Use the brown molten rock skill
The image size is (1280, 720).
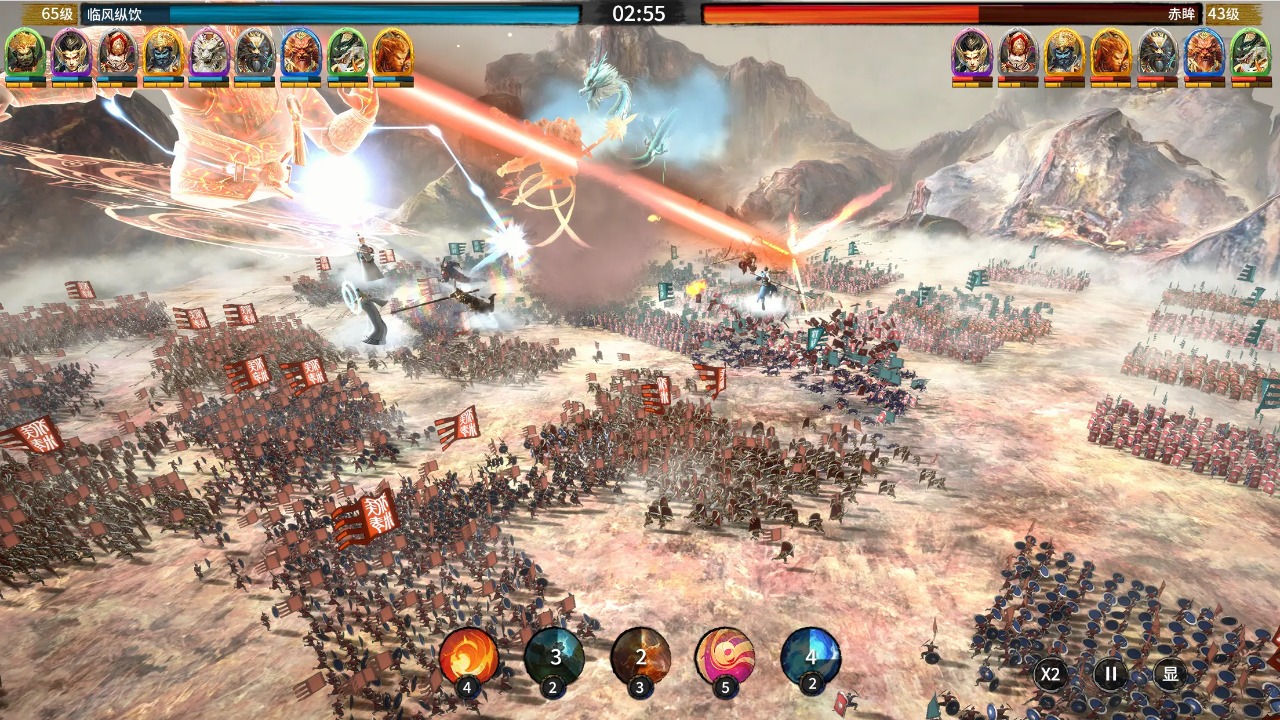click(x=641, y=656)
